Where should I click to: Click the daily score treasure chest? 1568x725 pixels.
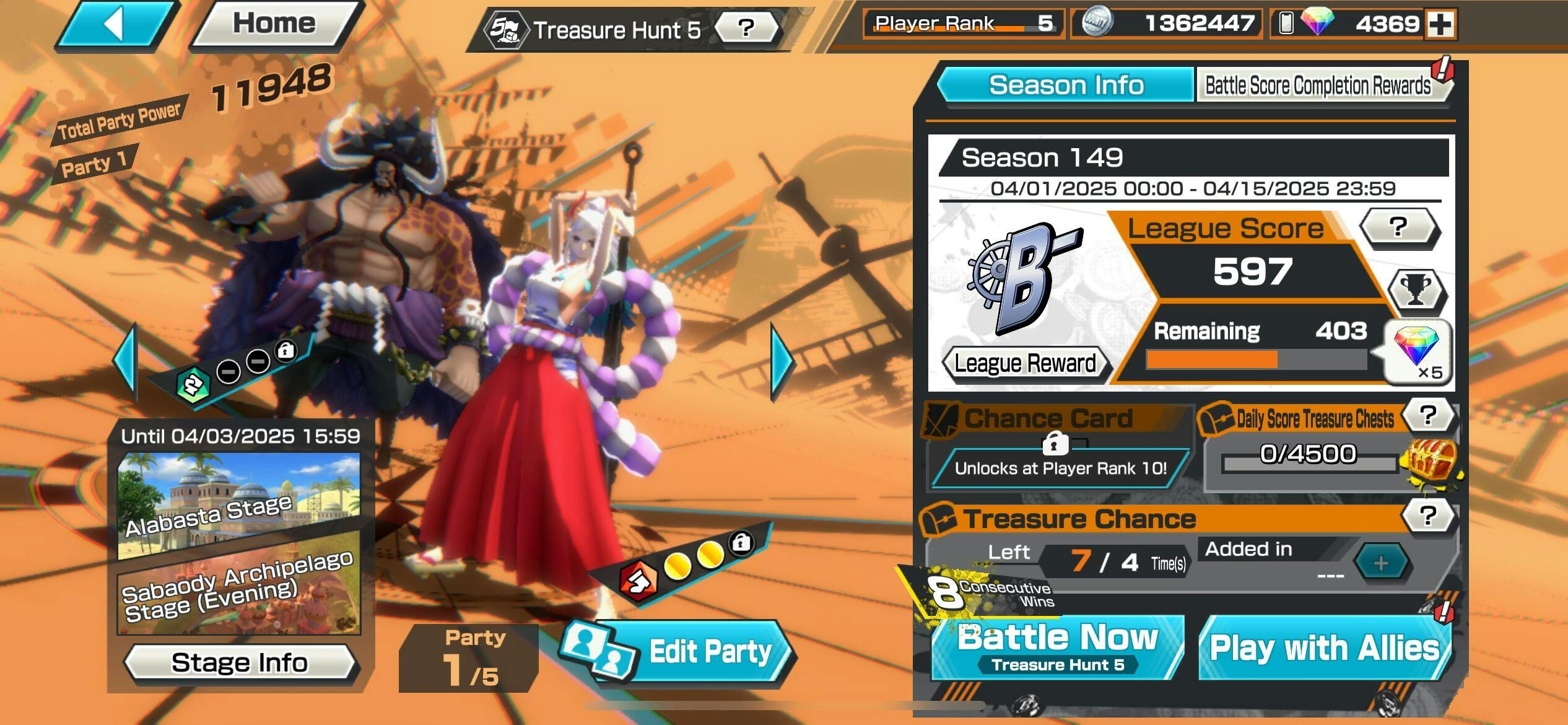1432,462
